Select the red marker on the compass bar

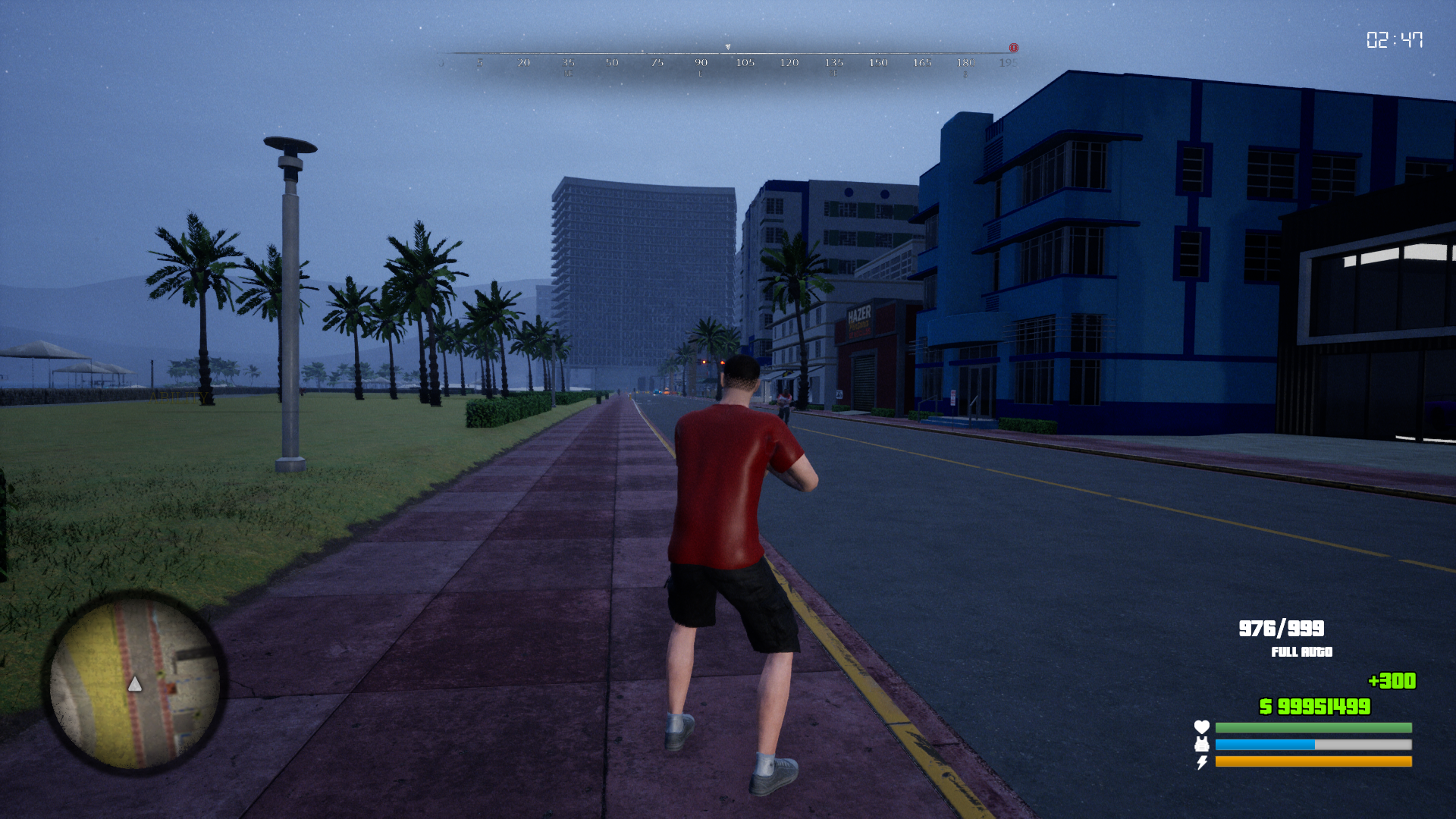tap(1013, 48)
